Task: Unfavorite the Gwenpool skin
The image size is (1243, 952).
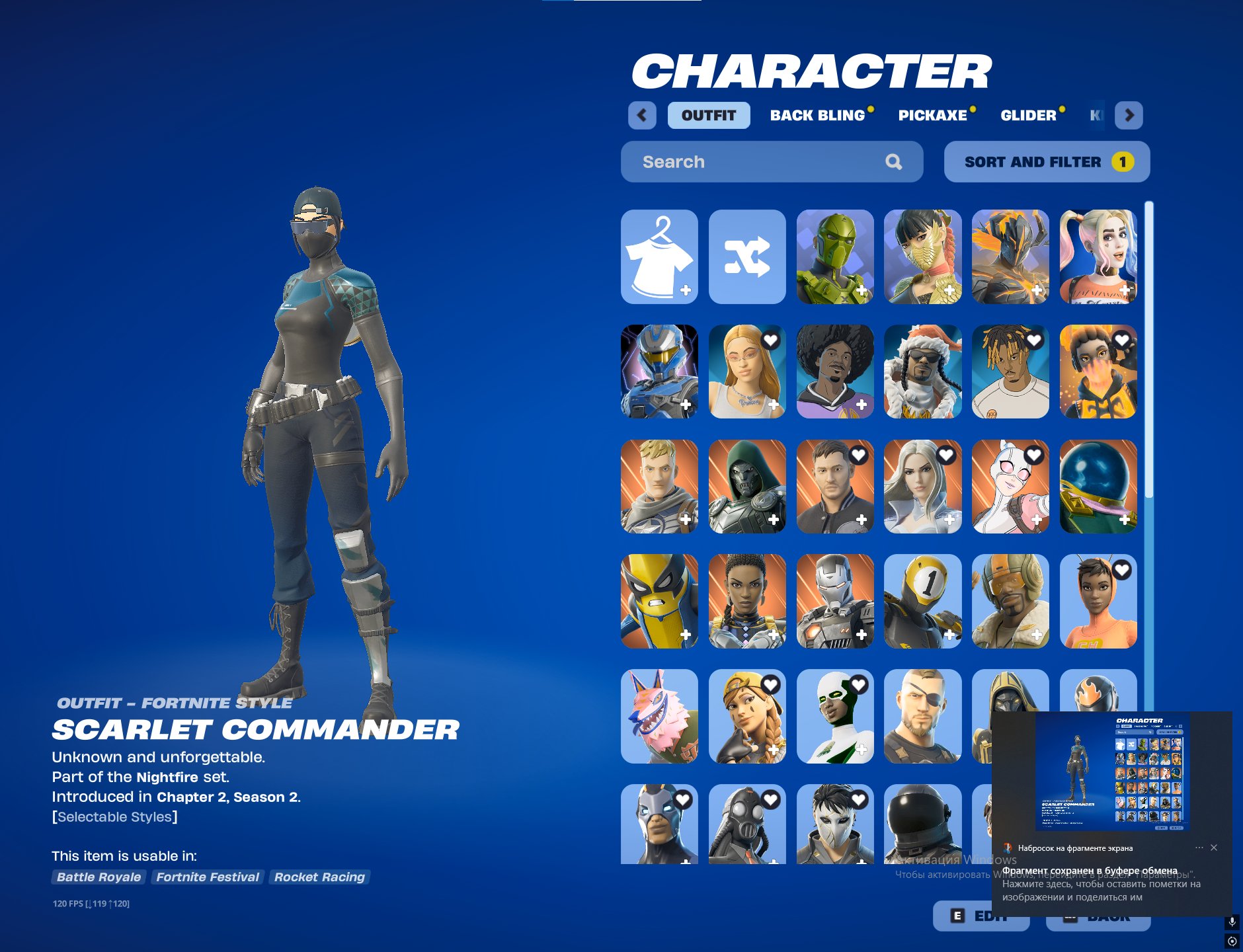Action: point(1033,456)
